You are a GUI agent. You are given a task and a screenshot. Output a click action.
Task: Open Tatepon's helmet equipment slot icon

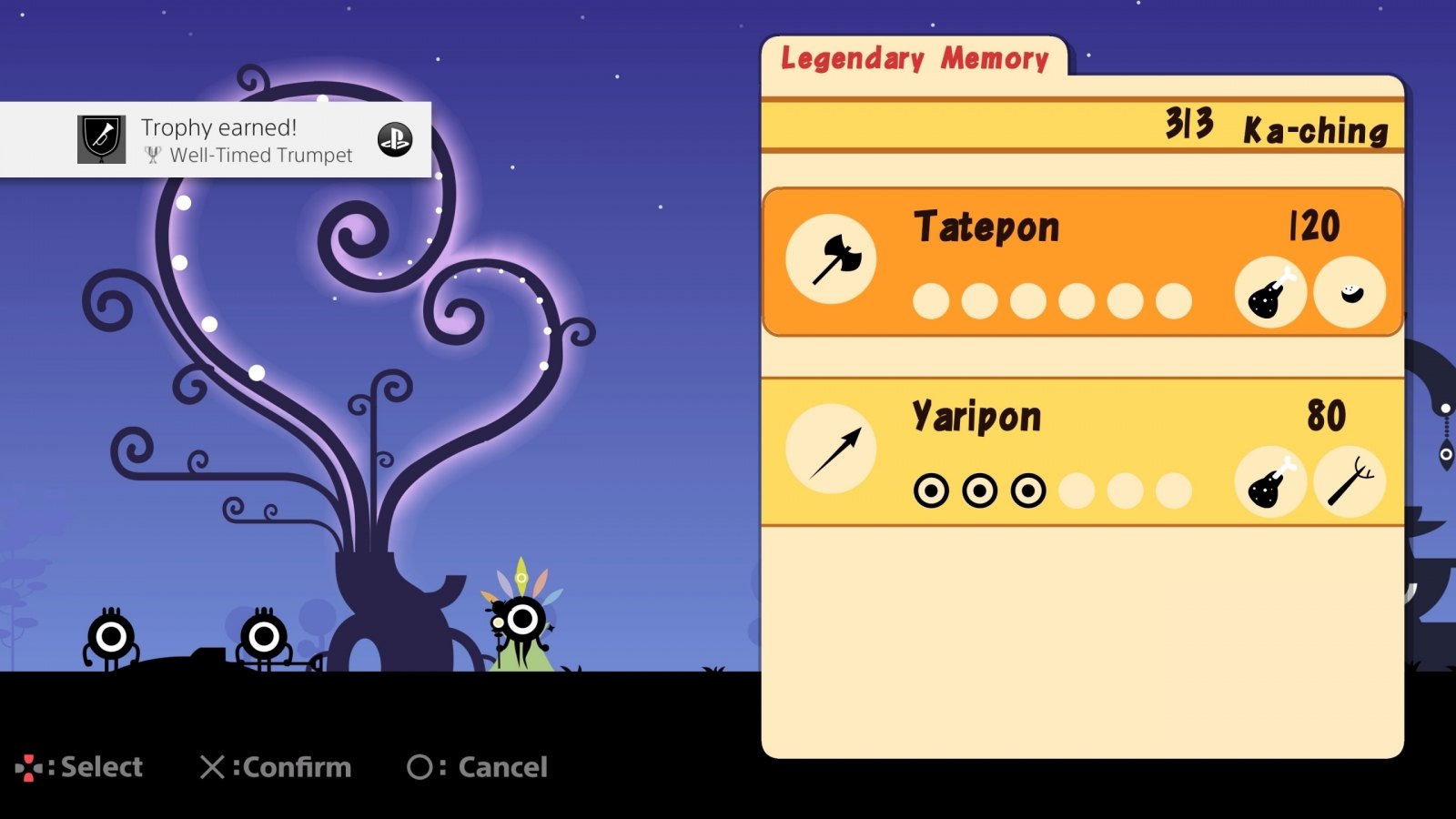pos(1350,294)
